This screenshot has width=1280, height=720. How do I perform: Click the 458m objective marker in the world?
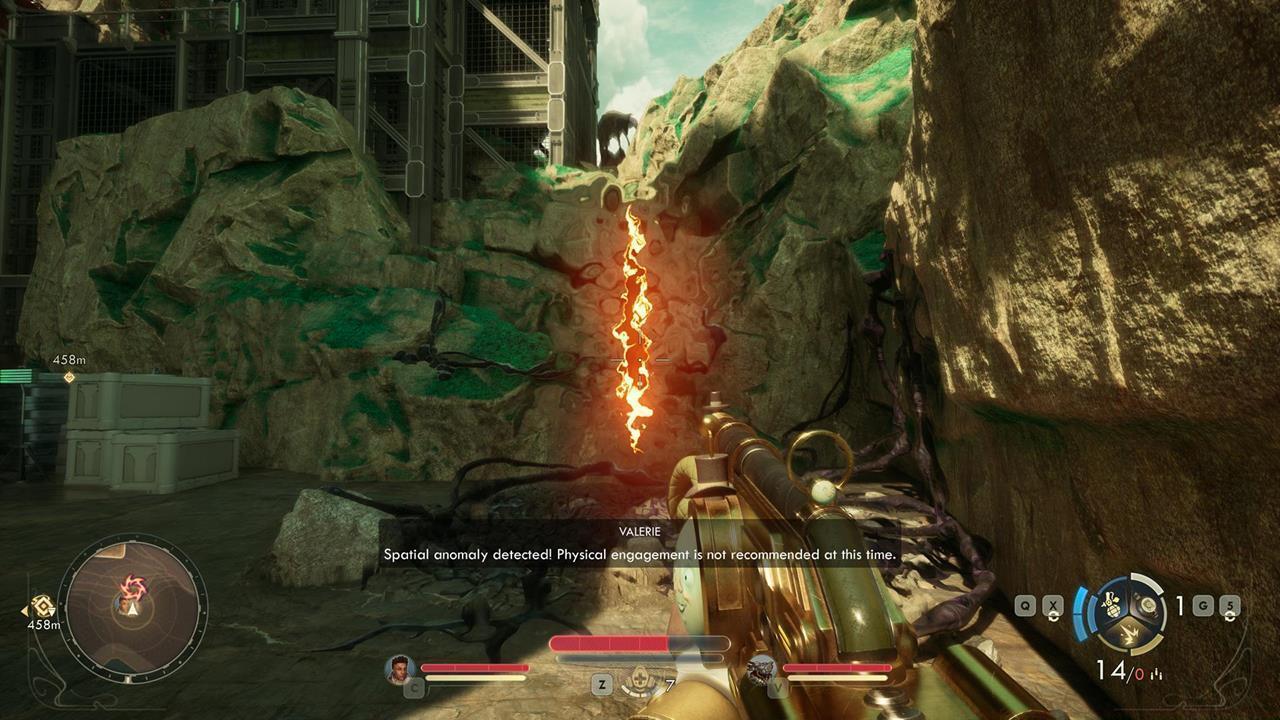tap(67, 378)
